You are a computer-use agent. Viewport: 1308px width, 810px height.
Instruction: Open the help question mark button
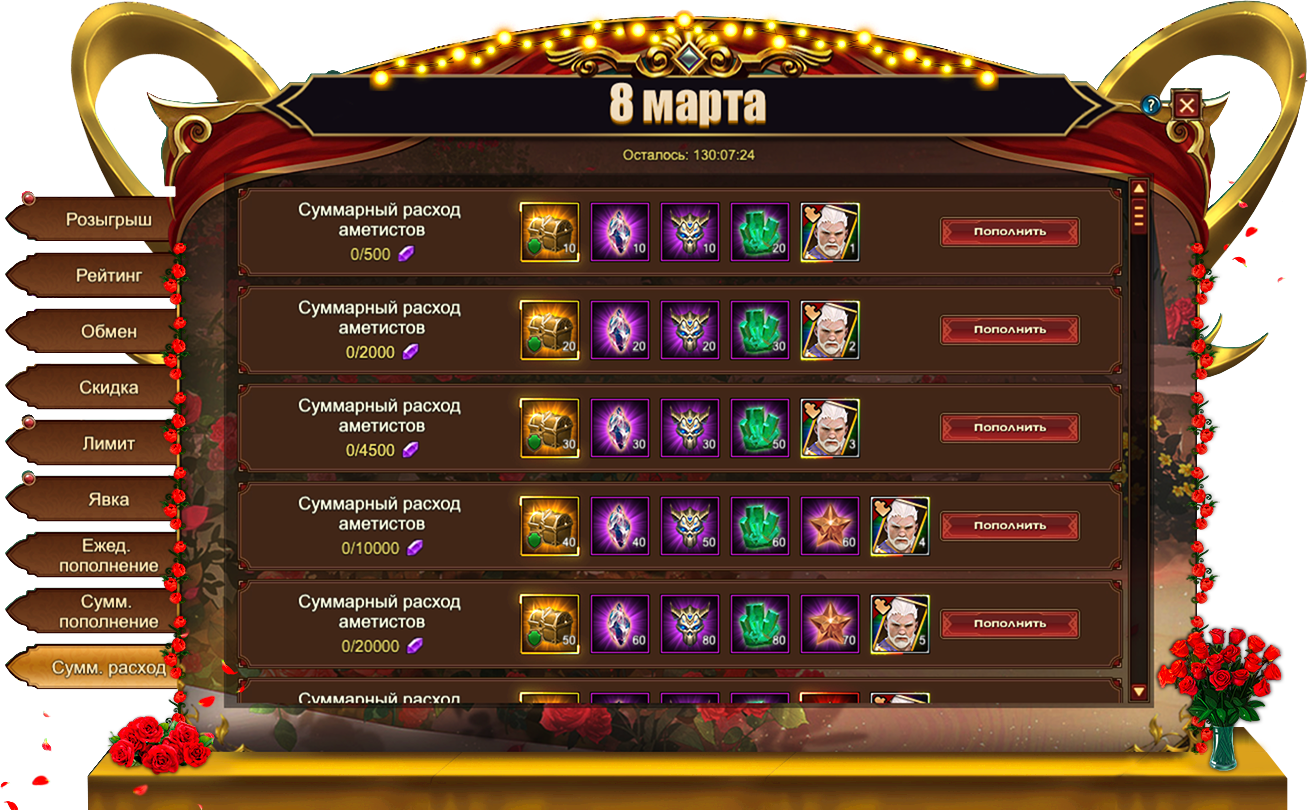pos(1151,104)
